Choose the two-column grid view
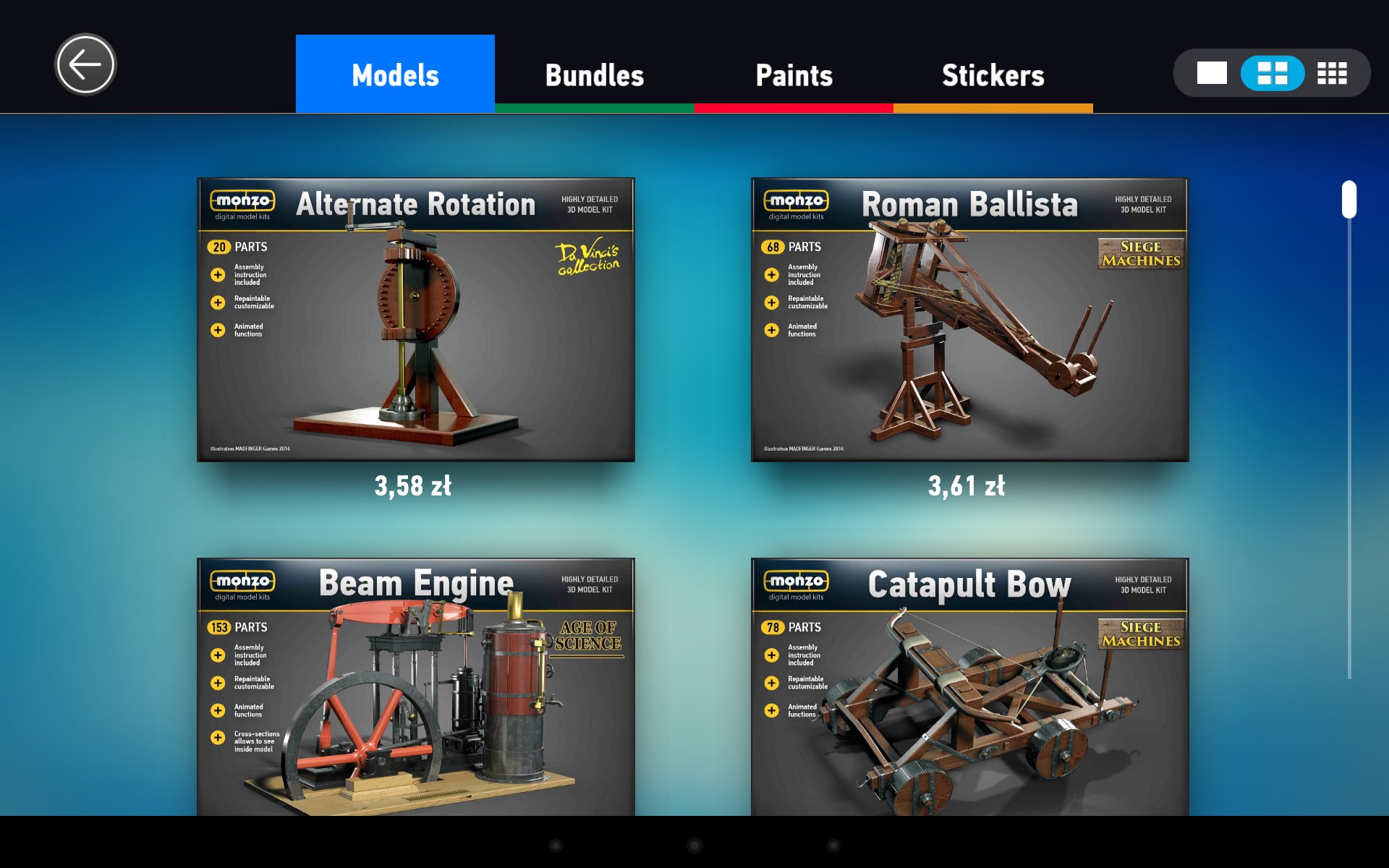This screenshot has width=1389, height=868. (1272, 73)
